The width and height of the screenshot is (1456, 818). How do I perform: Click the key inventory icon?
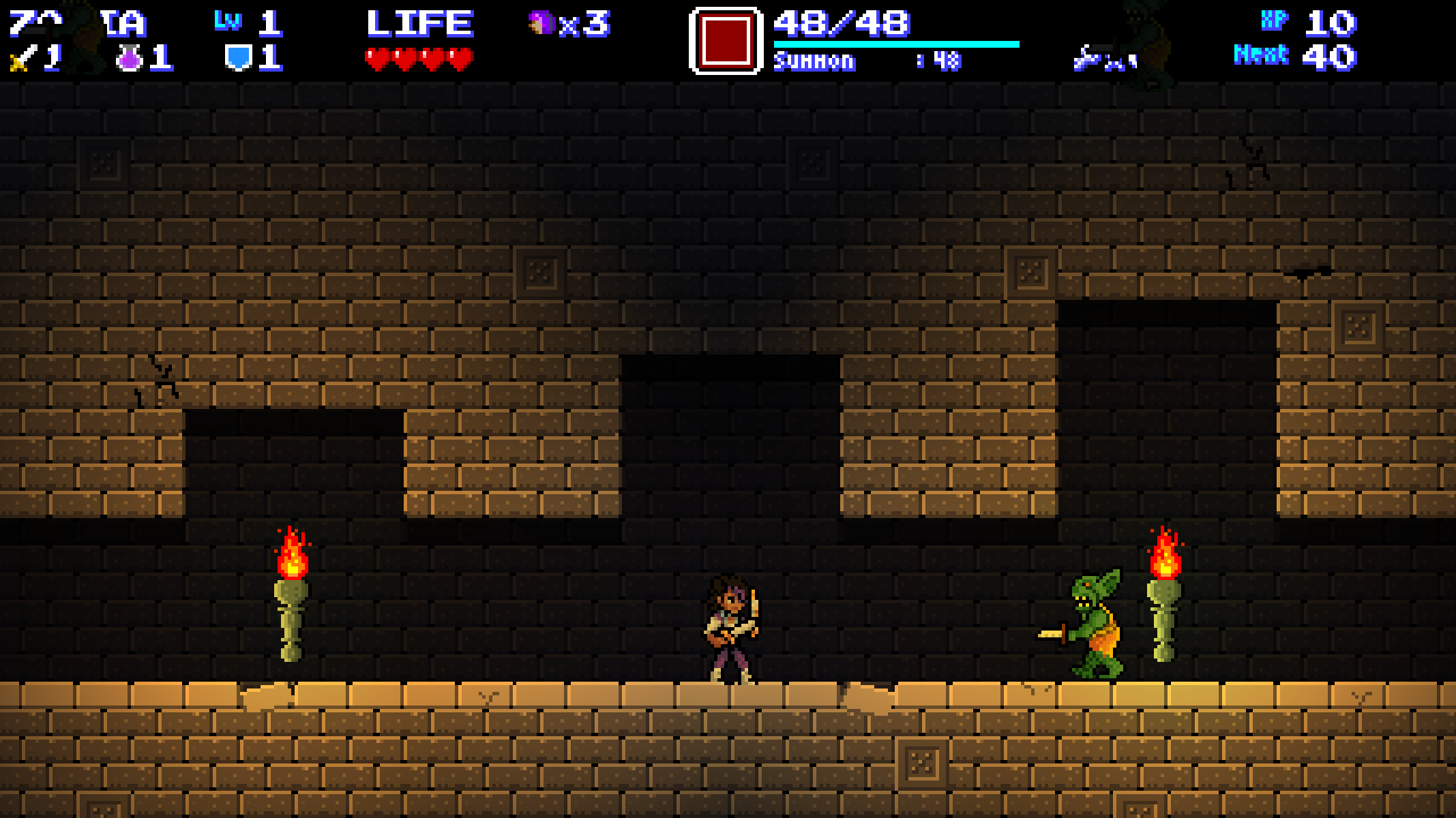pyautogui.click(x=1088, y=59)
